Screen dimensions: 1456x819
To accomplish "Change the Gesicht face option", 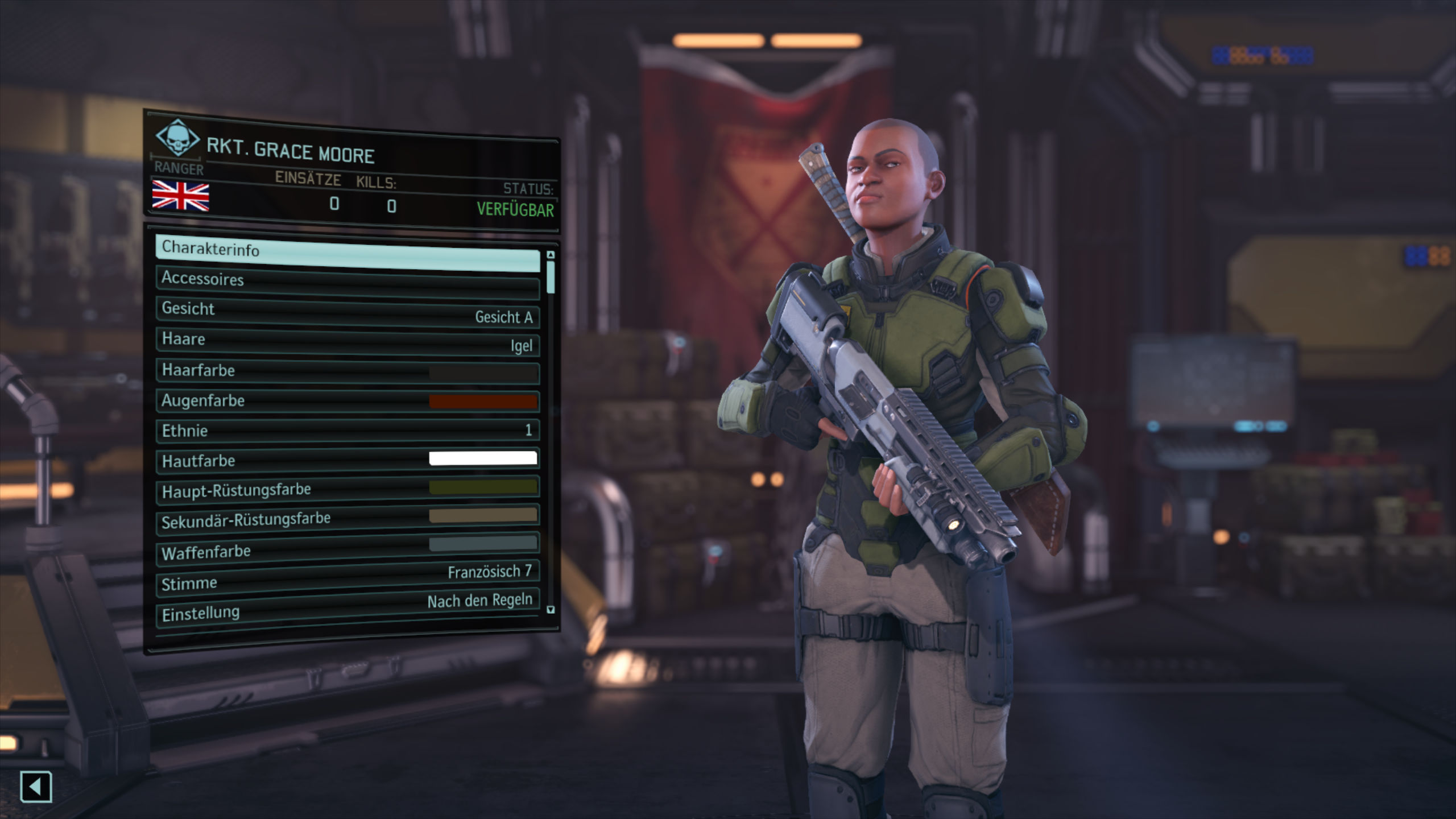I will point(347,313).
